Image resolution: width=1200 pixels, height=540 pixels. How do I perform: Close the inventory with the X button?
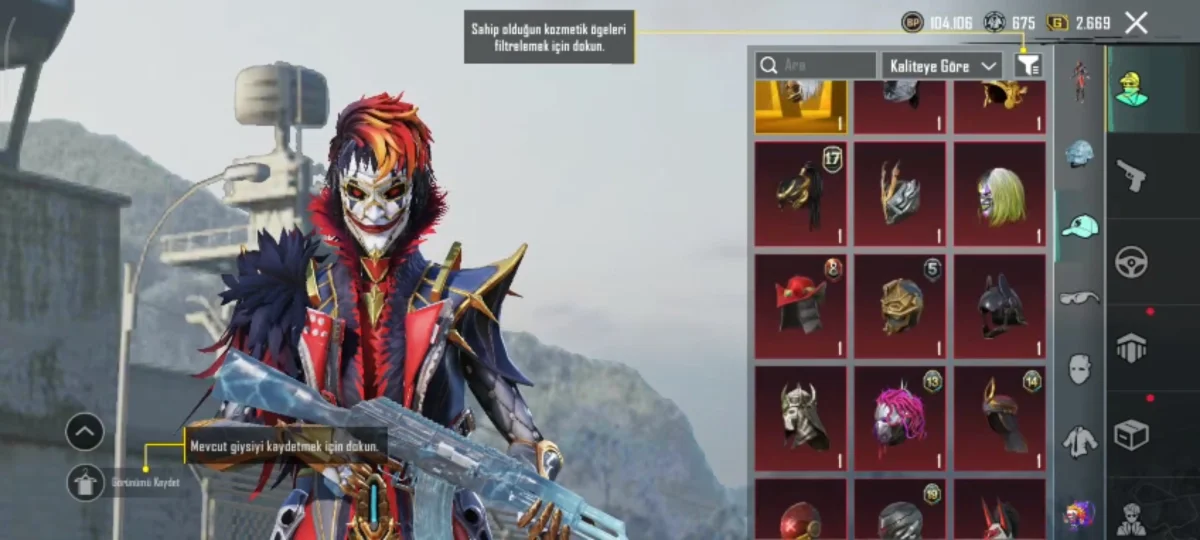pos(1136,23)
